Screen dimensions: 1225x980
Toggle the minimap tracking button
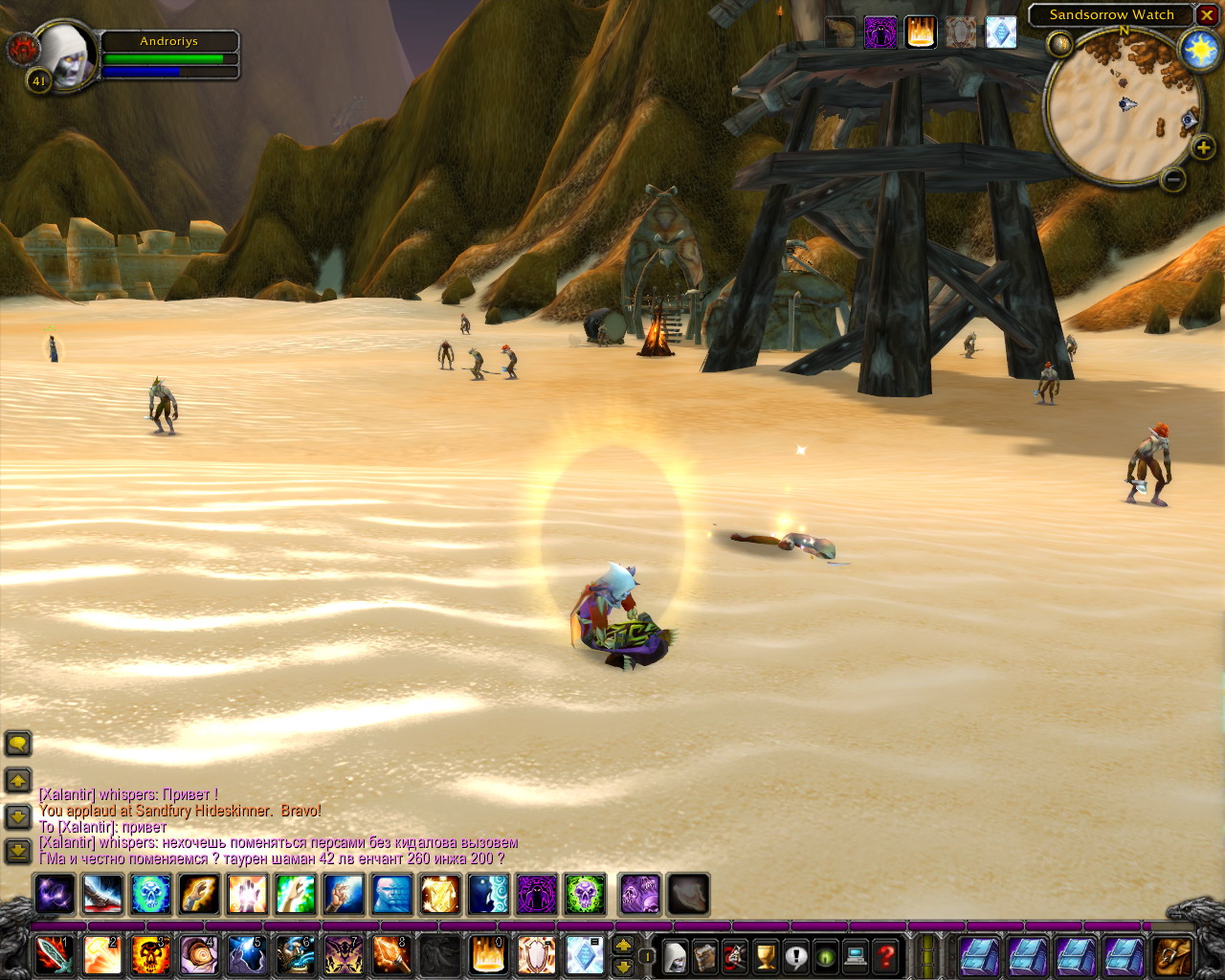pos(1059,44)
